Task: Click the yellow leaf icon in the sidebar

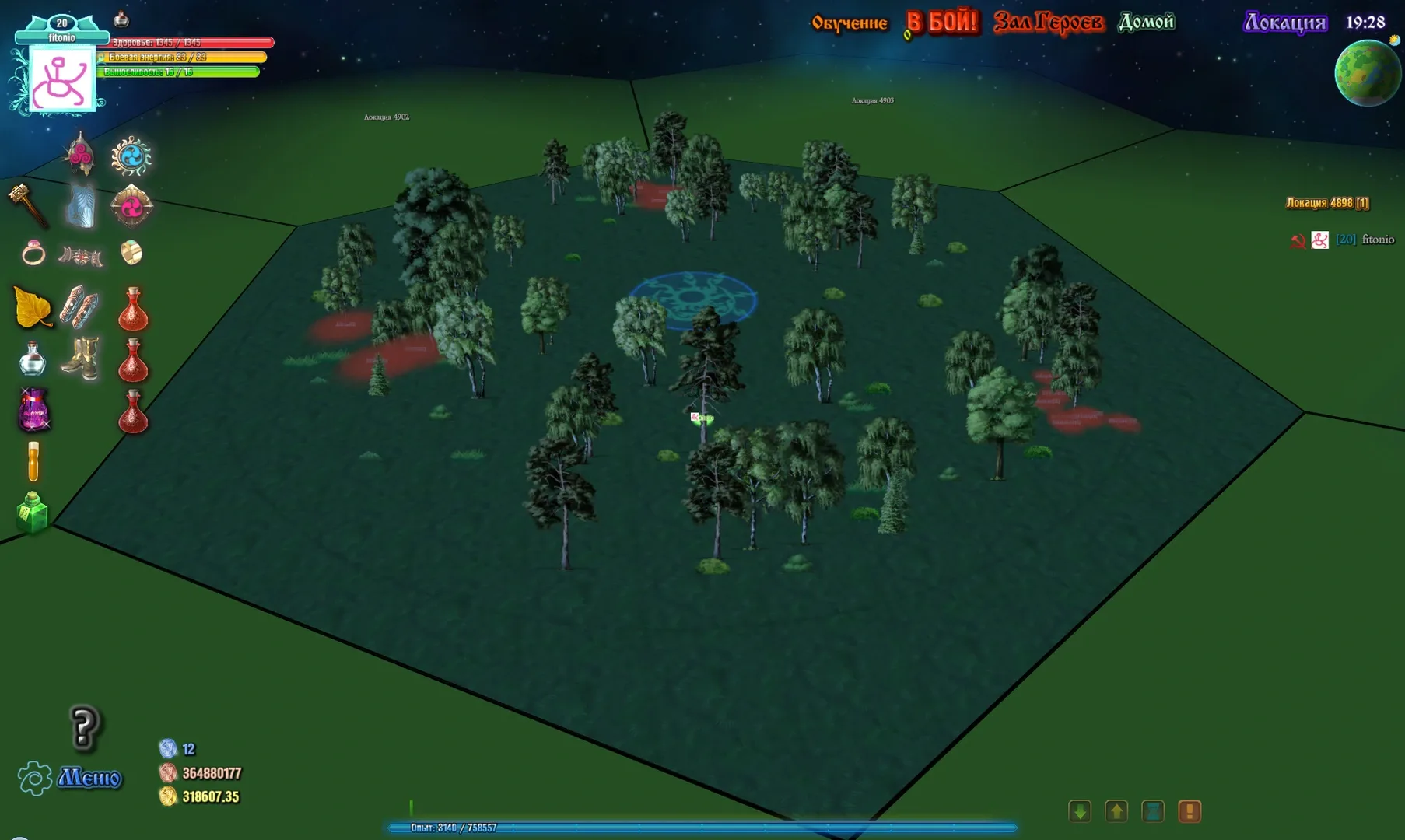Action: point(30,306)
